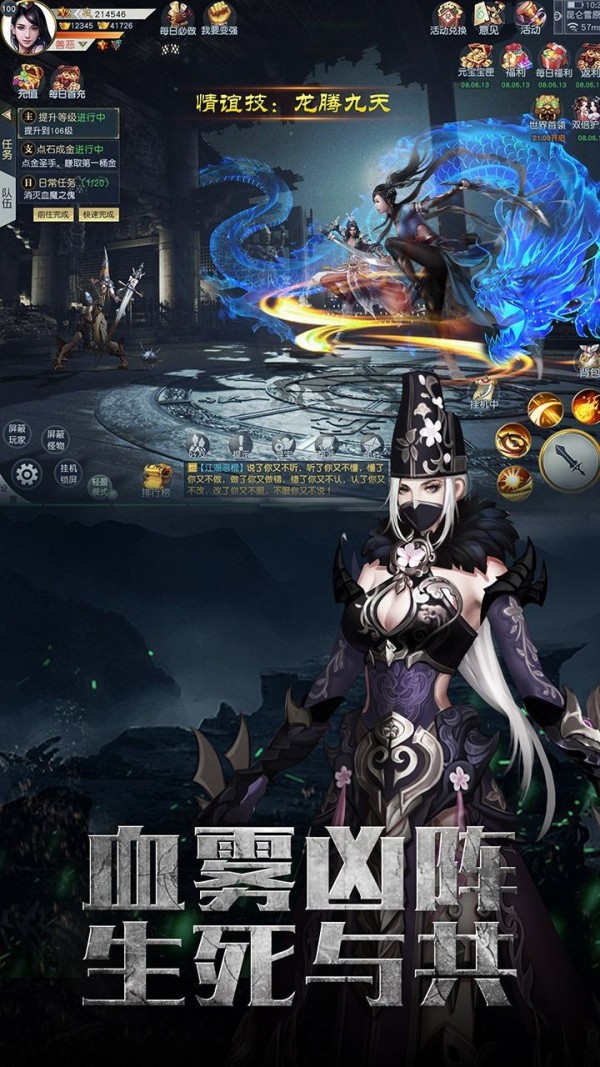Open the gear settings button
This screenshot has height=1067, width=600.
(x=27, y=474)
